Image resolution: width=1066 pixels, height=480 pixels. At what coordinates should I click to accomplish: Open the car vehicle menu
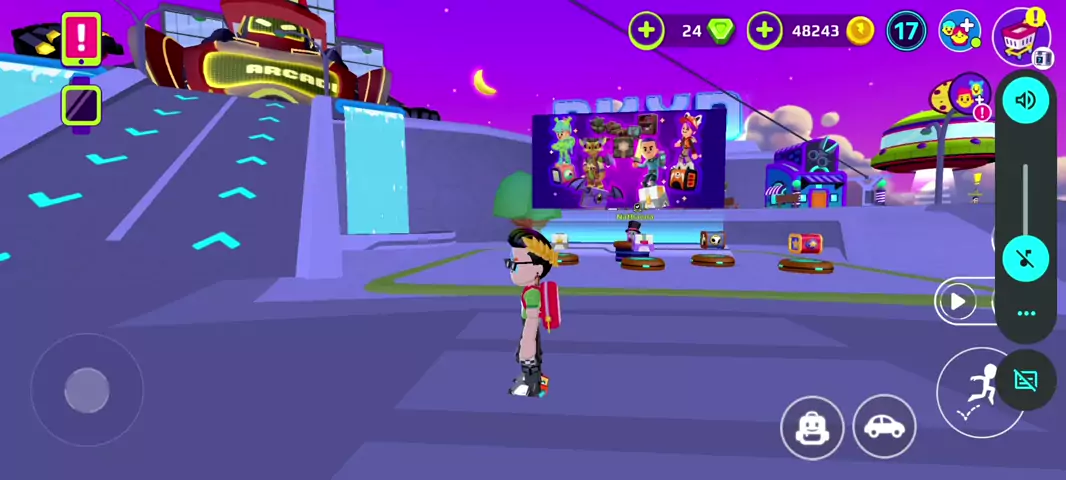(x=884, y=427)
